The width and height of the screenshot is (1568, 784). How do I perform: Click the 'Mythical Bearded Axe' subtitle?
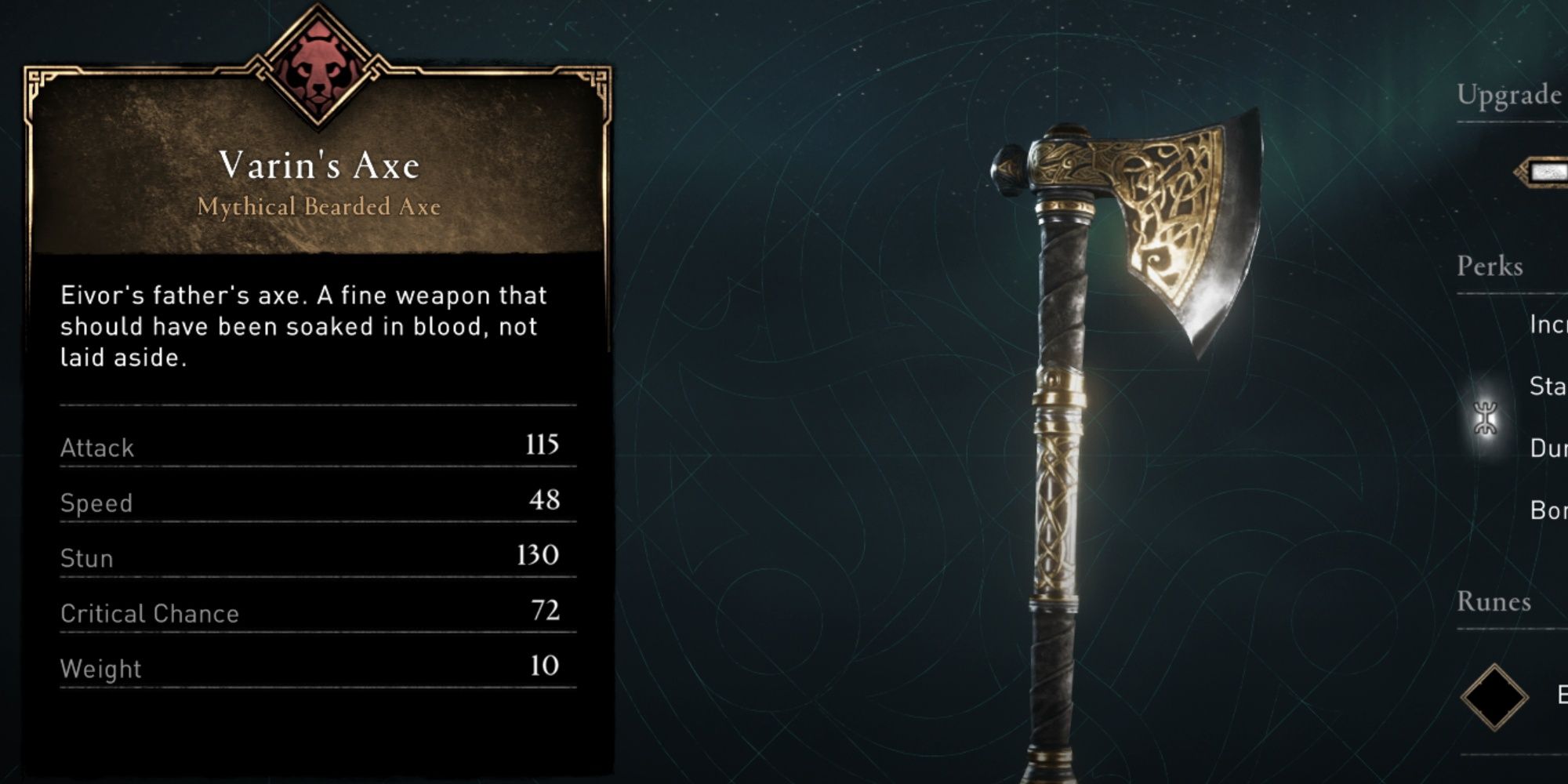[320, 205]
